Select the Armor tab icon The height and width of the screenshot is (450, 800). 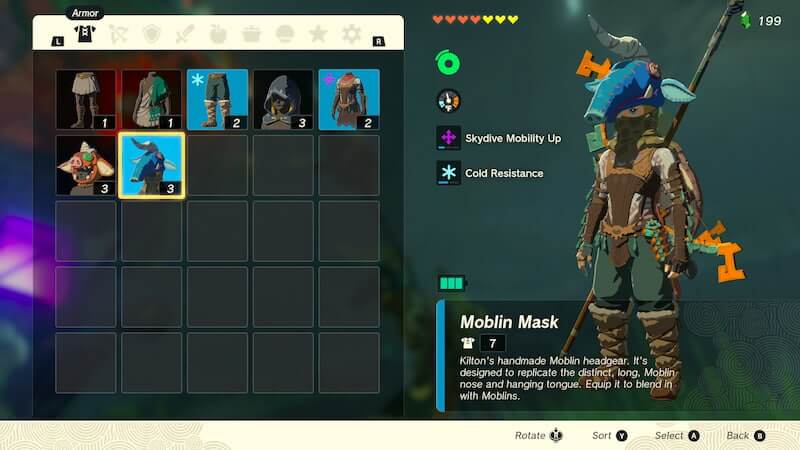(85, 33)
